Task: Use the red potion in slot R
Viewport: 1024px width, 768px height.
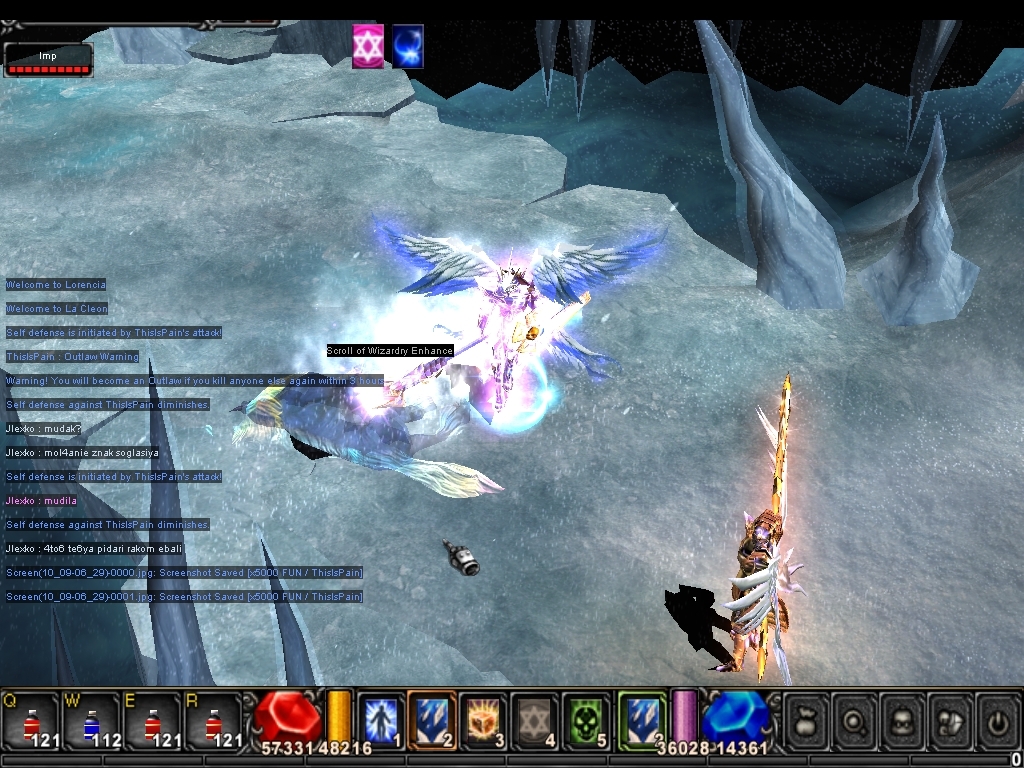Action: tap(212, 720)
